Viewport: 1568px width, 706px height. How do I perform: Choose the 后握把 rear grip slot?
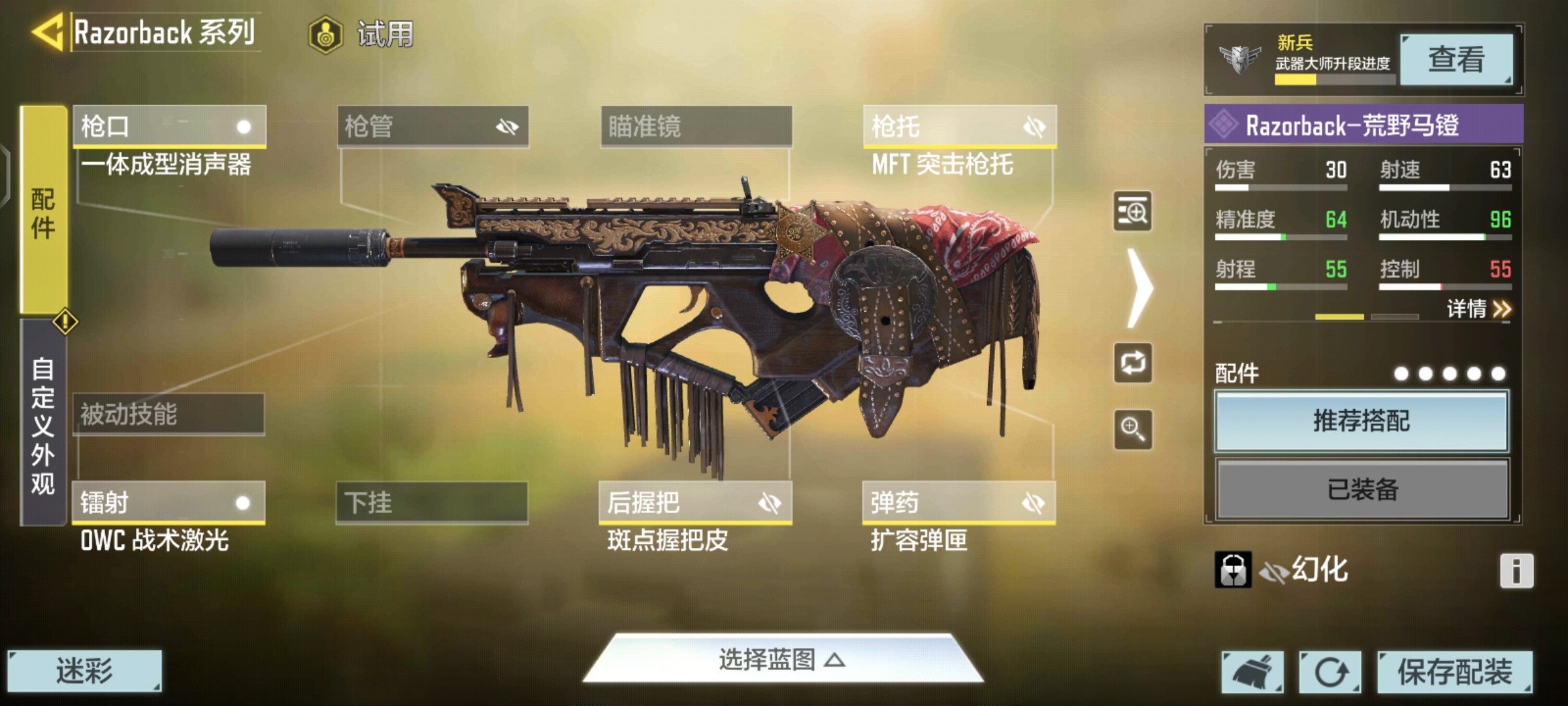click(x=695, y=503)
